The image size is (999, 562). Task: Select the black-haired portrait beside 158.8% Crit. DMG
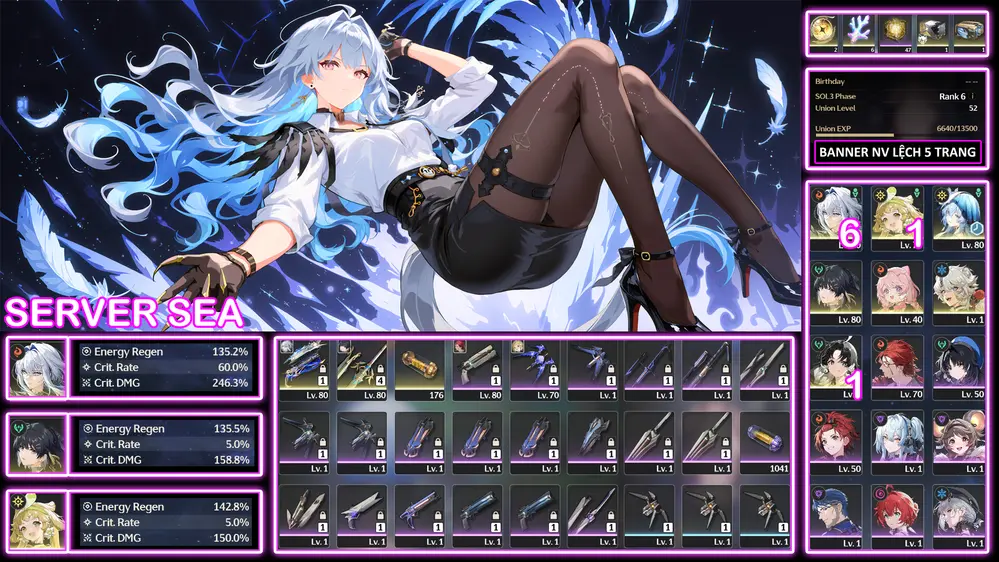tap(37, 443)
